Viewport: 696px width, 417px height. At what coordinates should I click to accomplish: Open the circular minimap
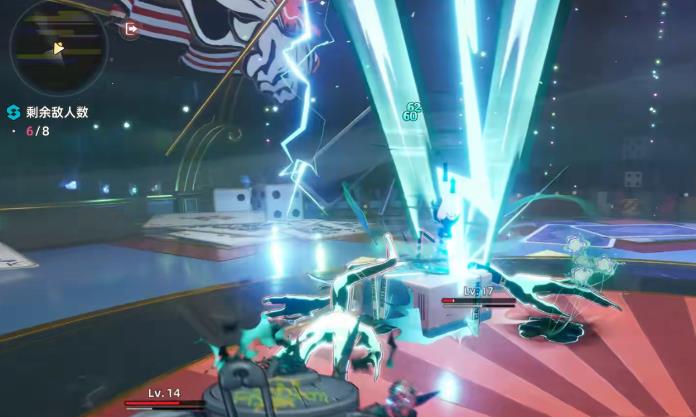(x=58, y=47)
